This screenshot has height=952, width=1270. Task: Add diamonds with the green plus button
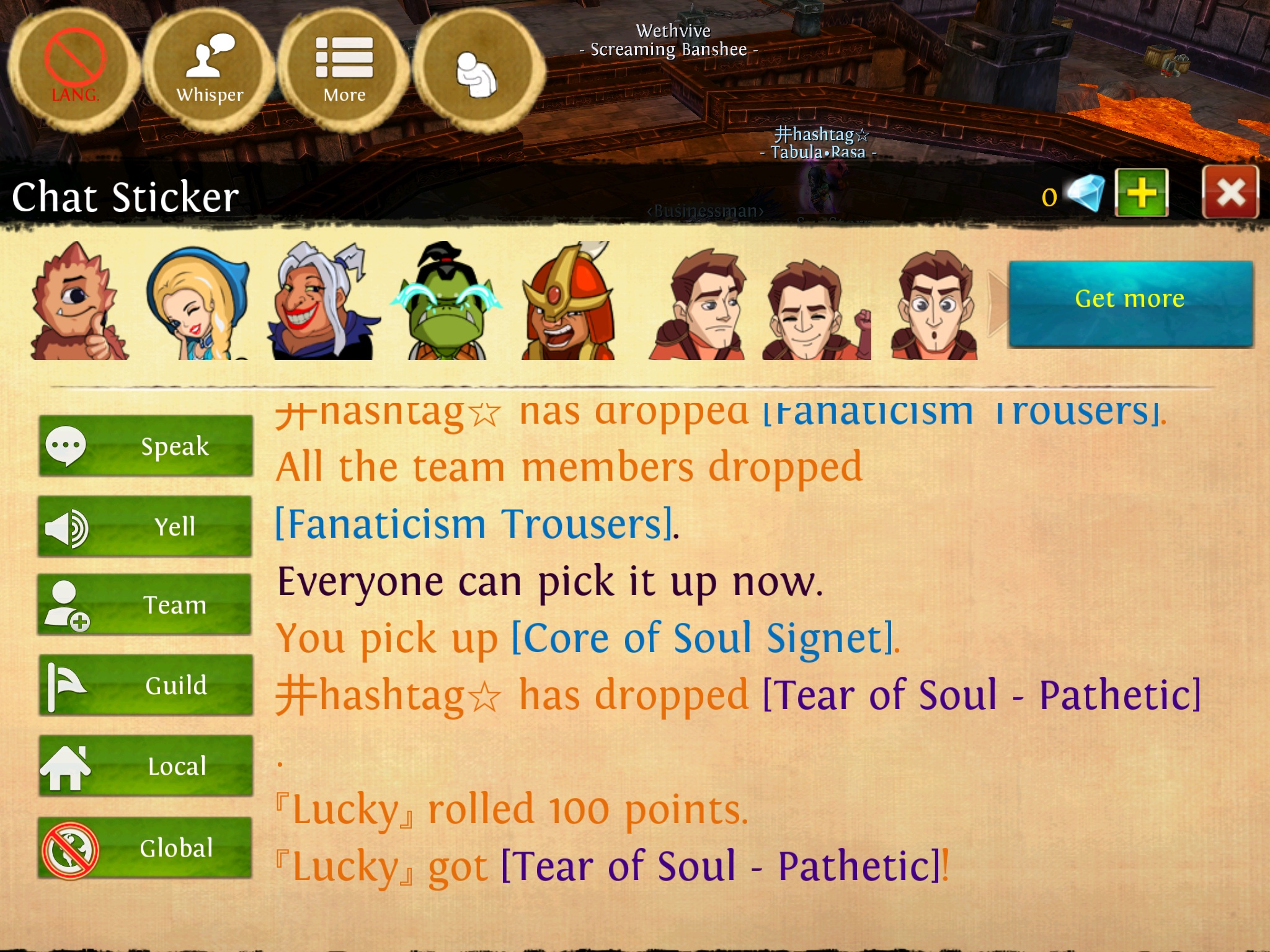(1141, 193)
